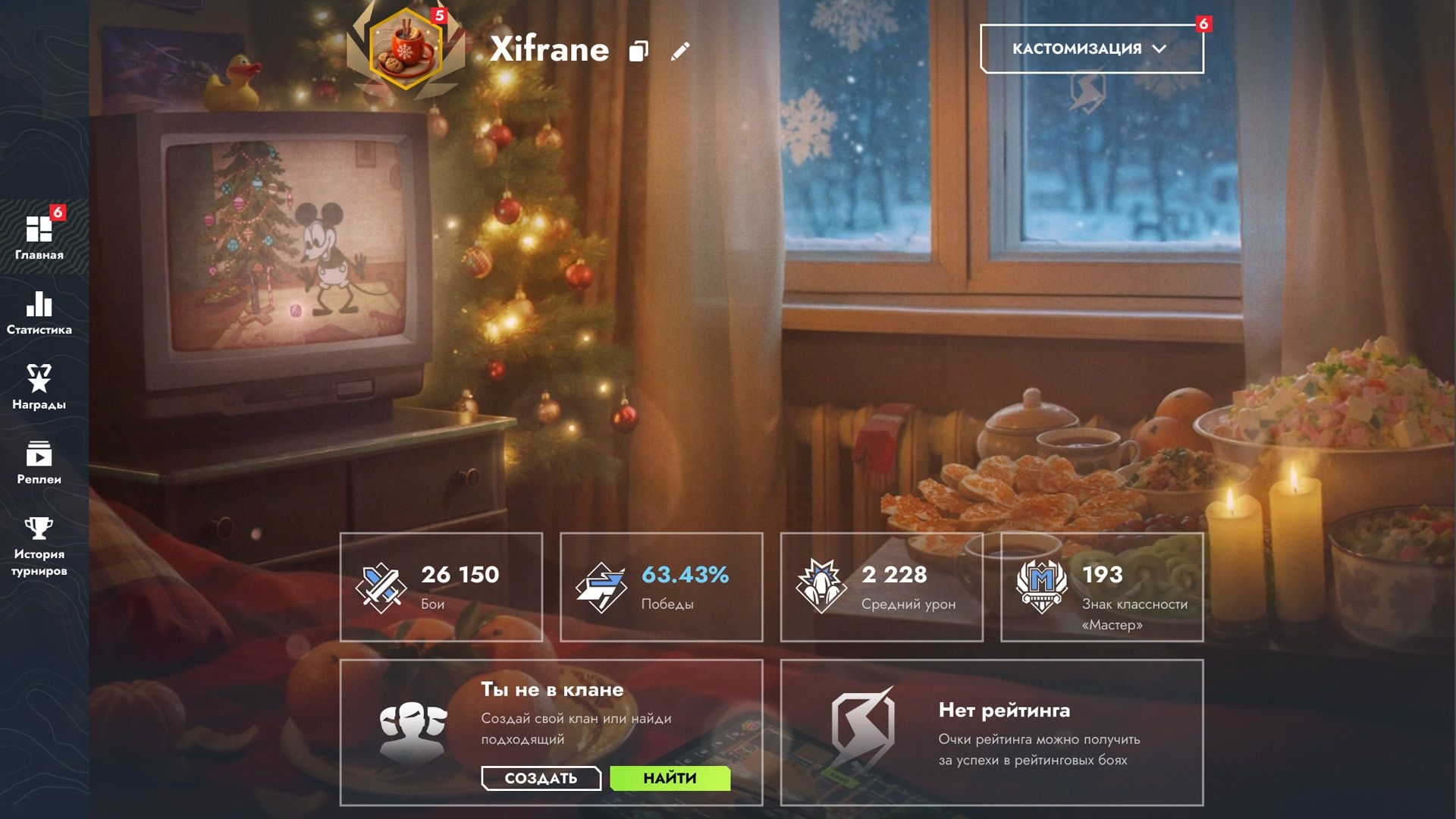Switch to the Статистика tab
Screen dimensions: 1456x819
point(39,313)
